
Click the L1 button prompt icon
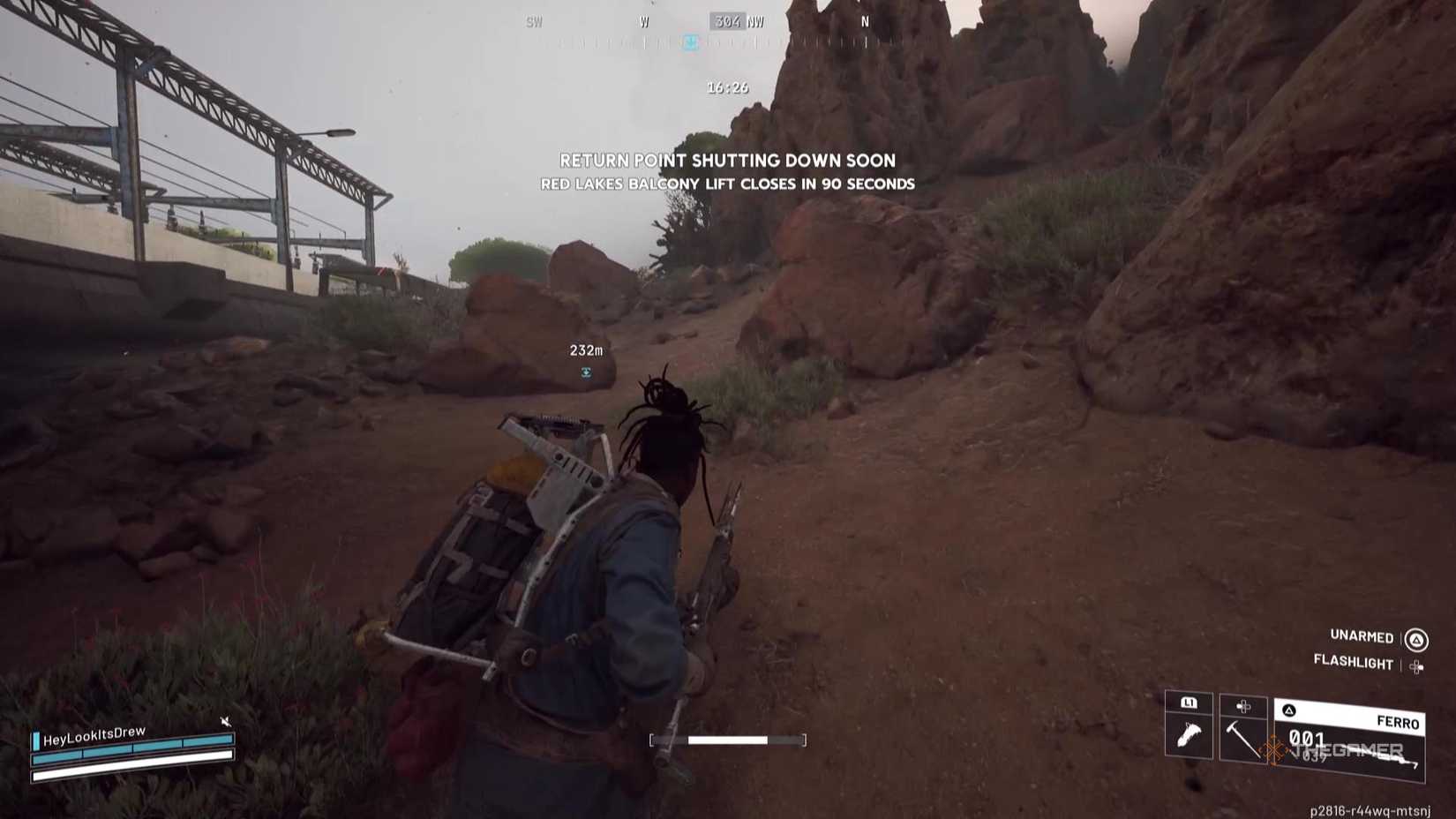[1189, 702]
